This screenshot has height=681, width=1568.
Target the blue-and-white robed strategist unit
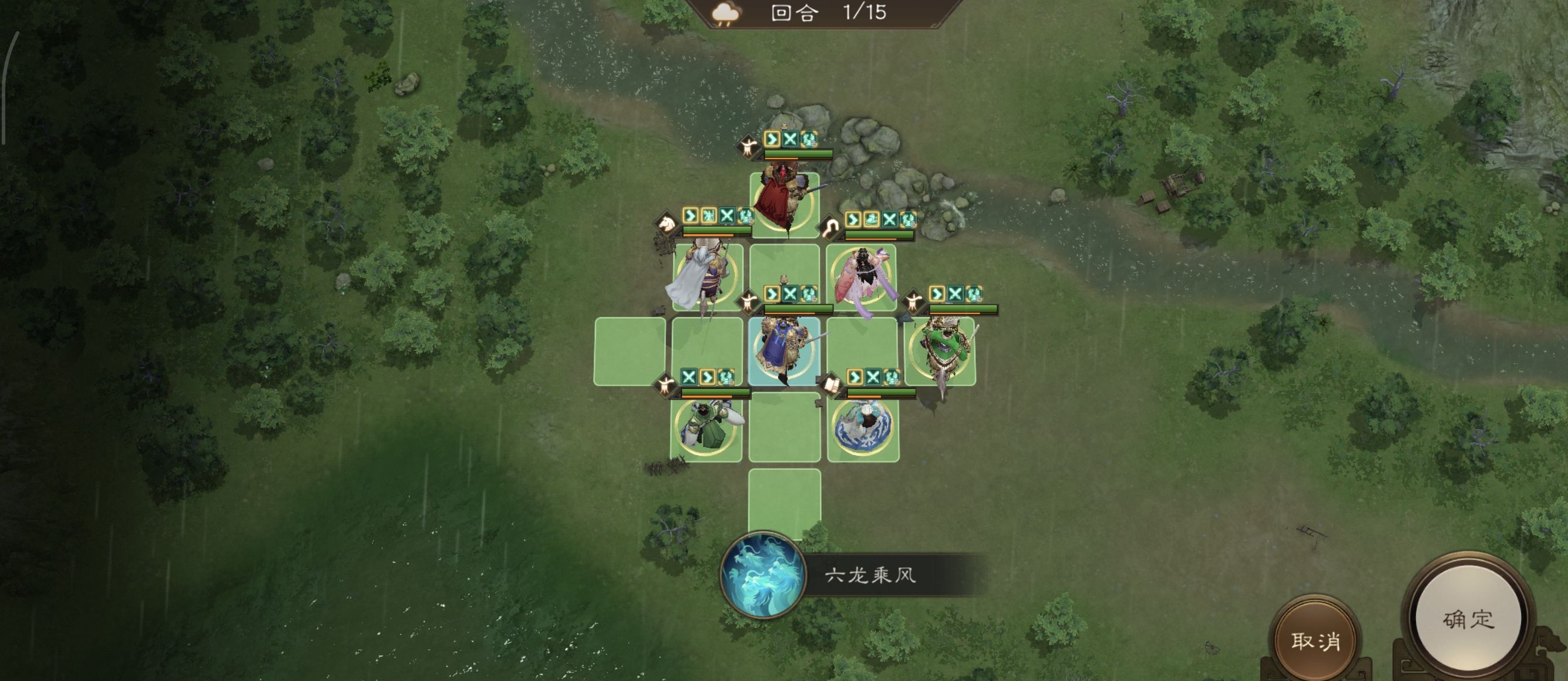click(x=863, y=427)
